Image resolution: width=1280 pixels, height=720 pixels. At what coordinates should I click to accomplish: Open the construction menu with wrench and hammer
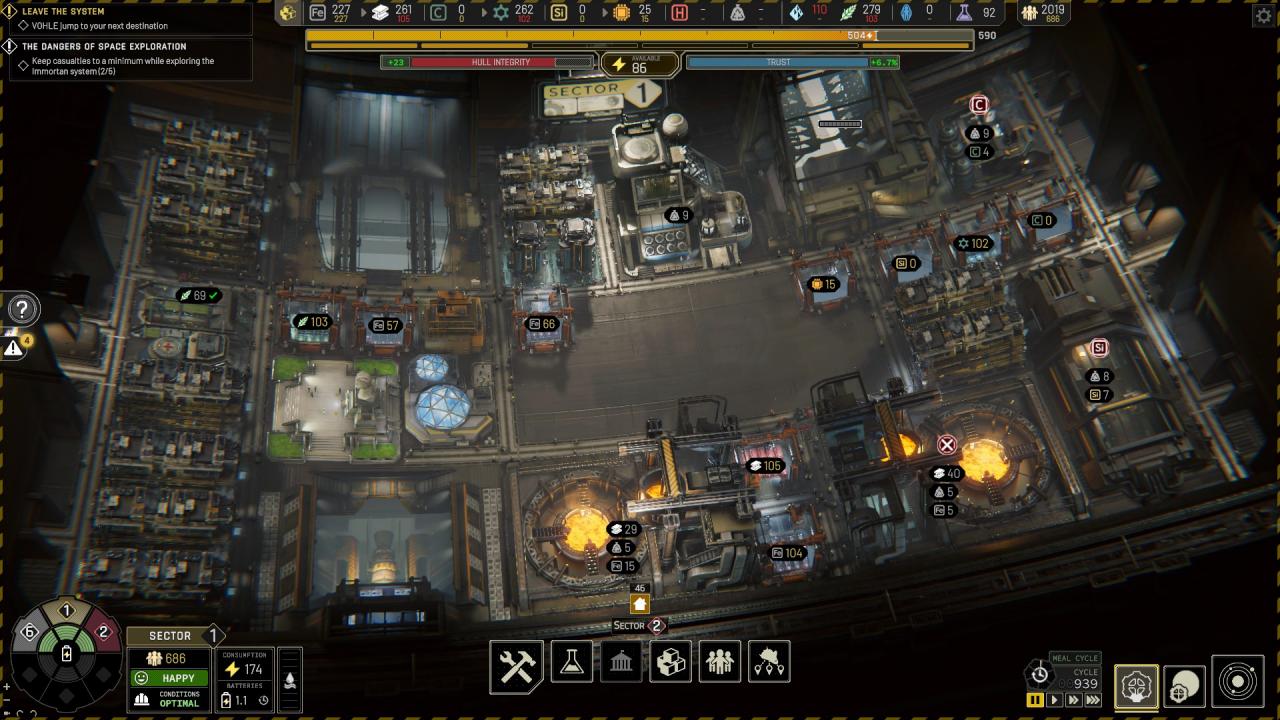click(517, 665)
